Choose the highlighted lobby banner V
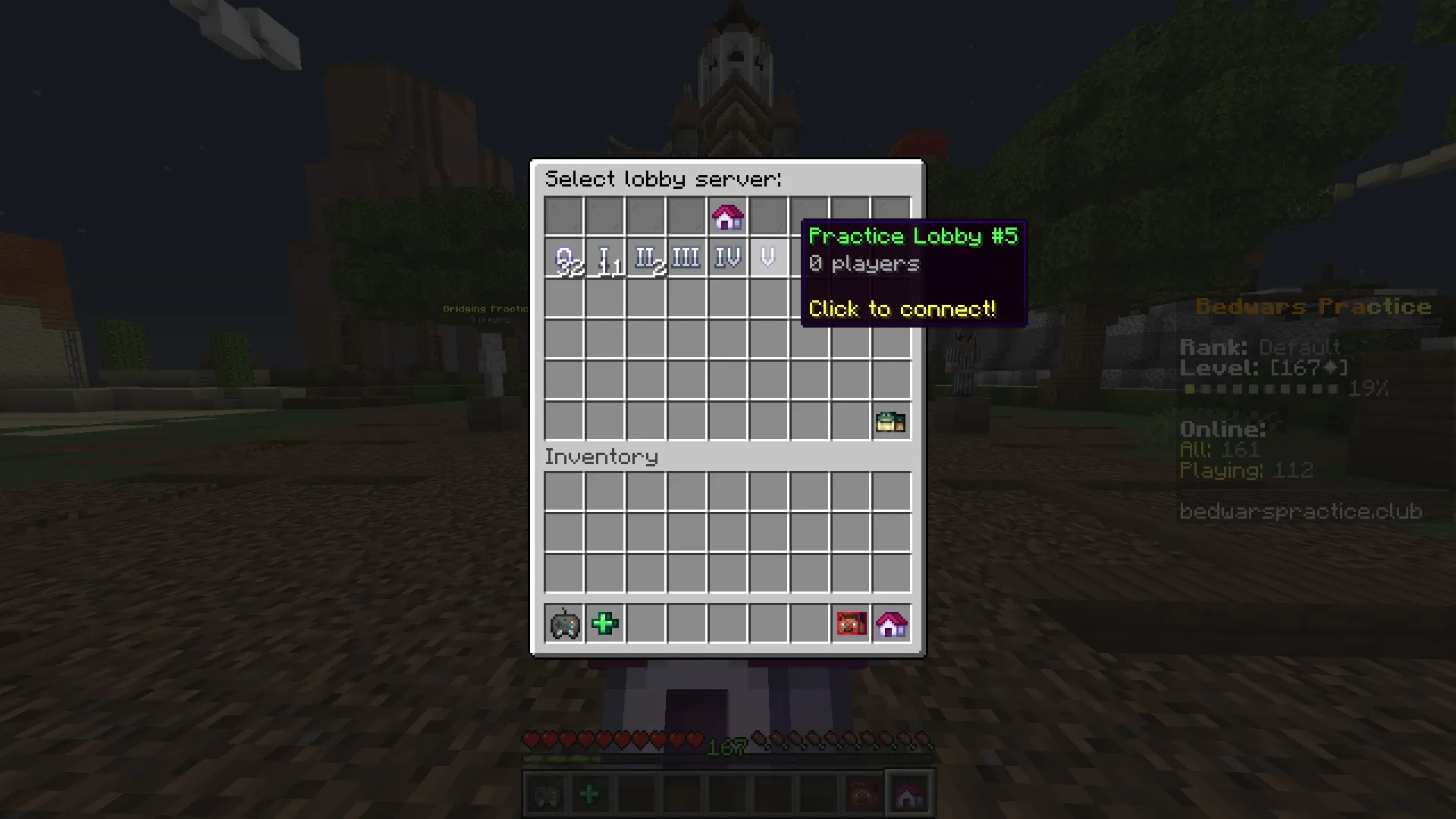 click(x=768, y=257)
